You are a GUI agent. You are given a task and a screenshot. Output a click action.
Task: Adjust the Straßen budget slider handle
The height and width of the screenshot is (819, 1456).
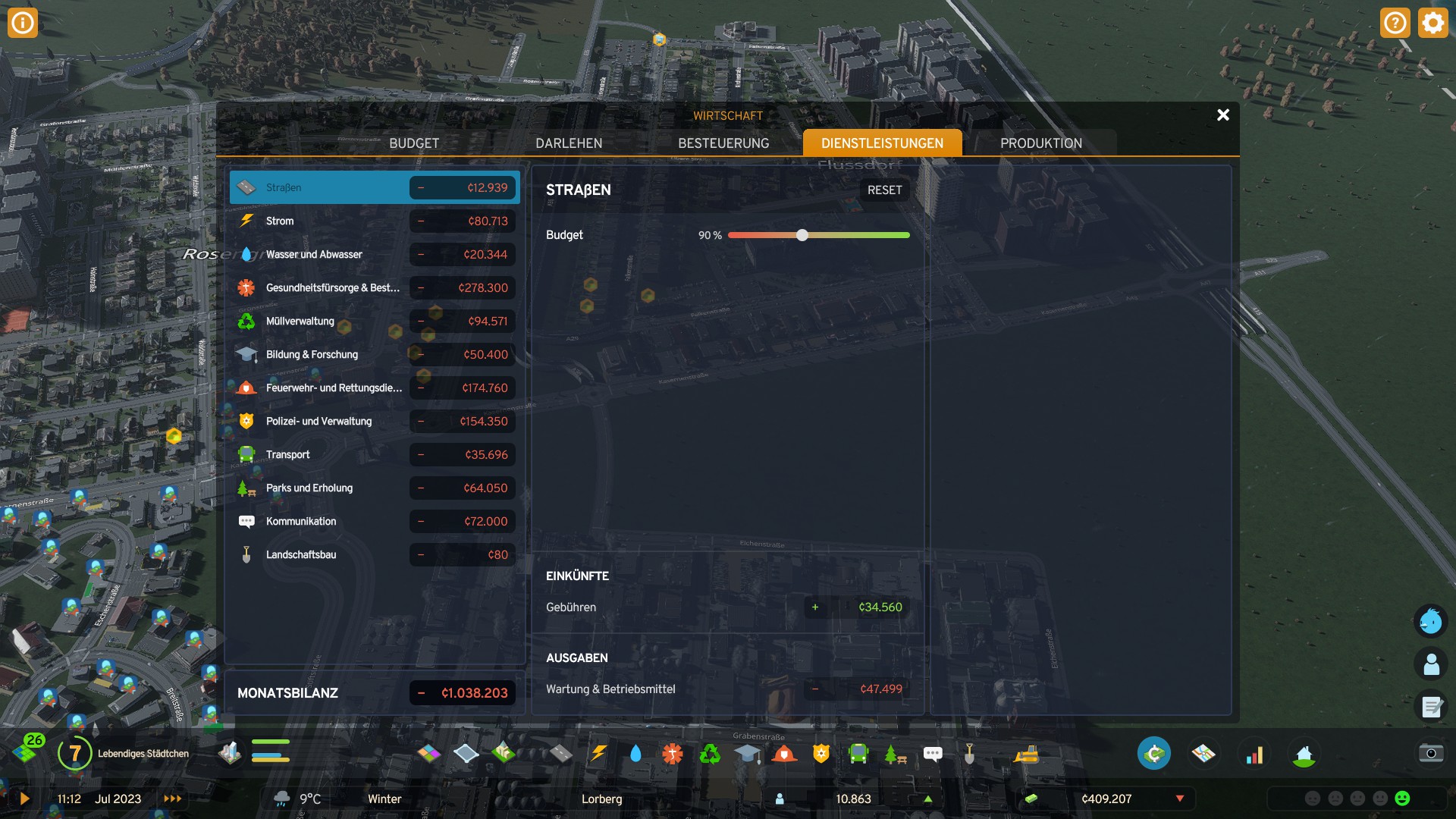[x=802, y=235]
